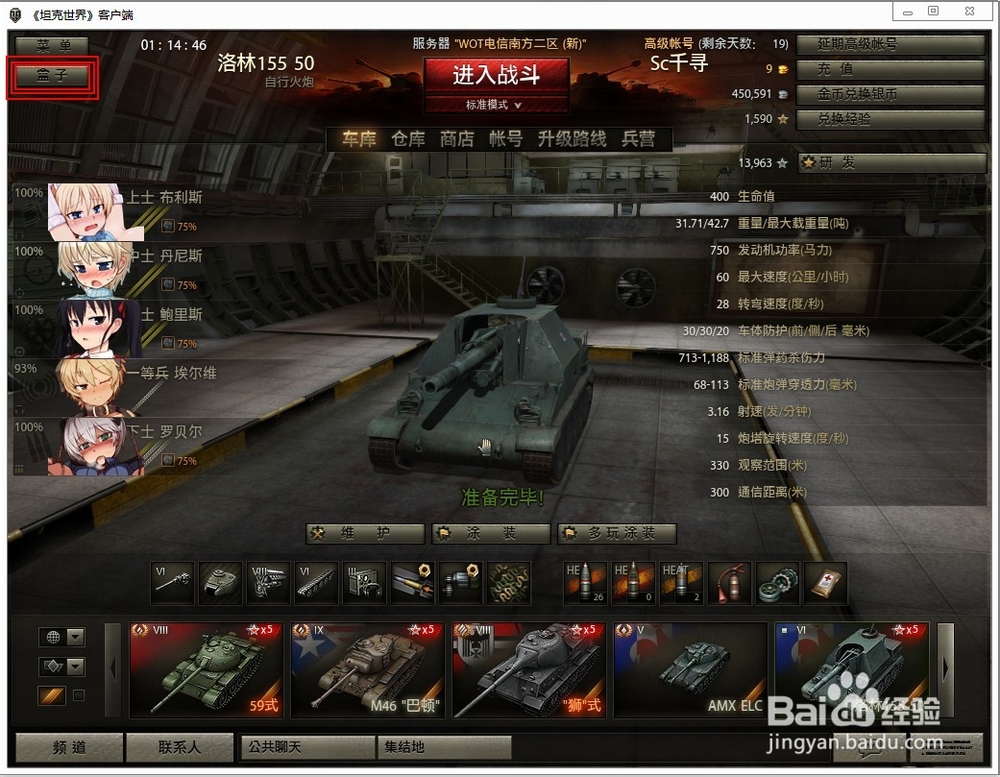This screenshot has height=777, width=1000.
Task: Start battle with 进入战斗 button
Action: pyautogui.click(x=496, y=75)
